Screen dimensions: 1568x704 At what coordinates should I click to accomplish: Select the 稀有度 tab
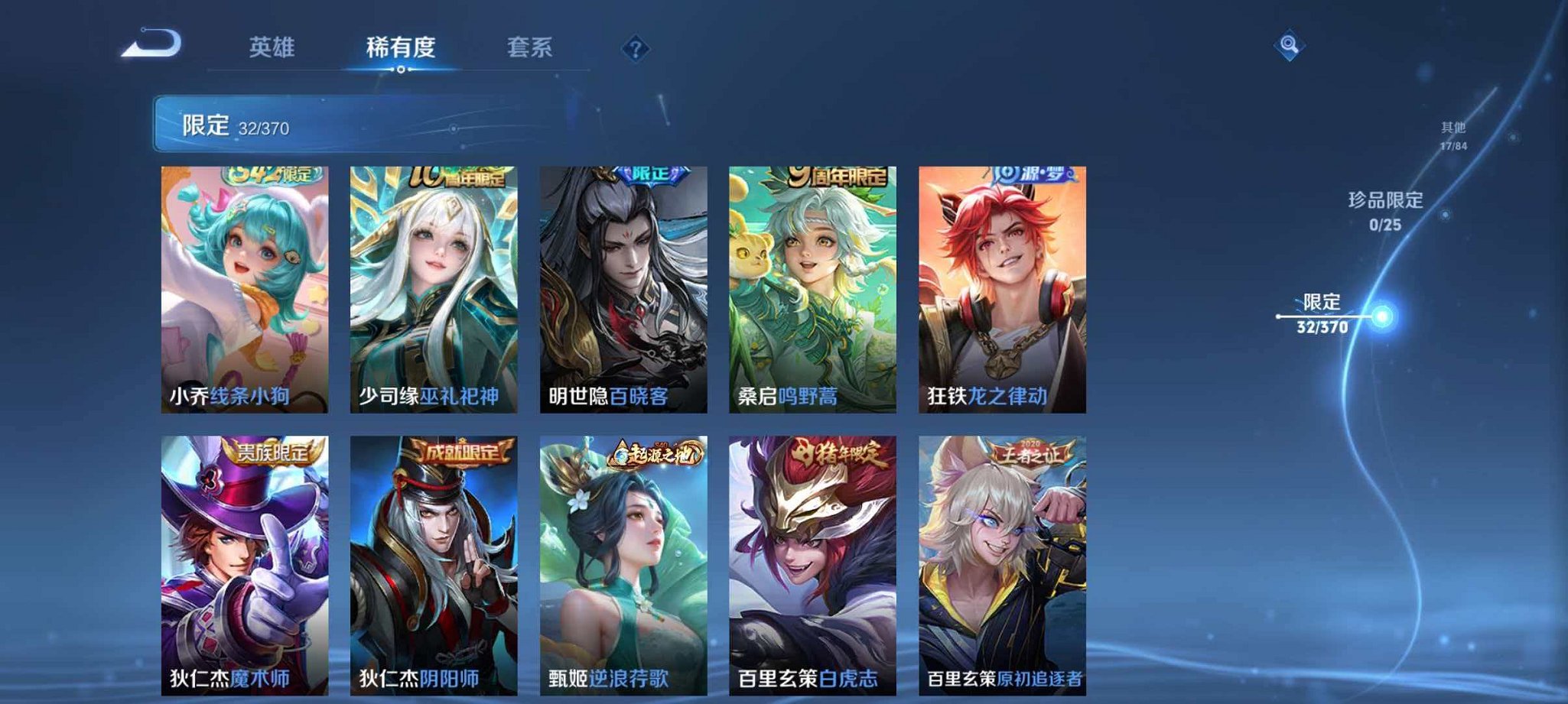point(402,47)
